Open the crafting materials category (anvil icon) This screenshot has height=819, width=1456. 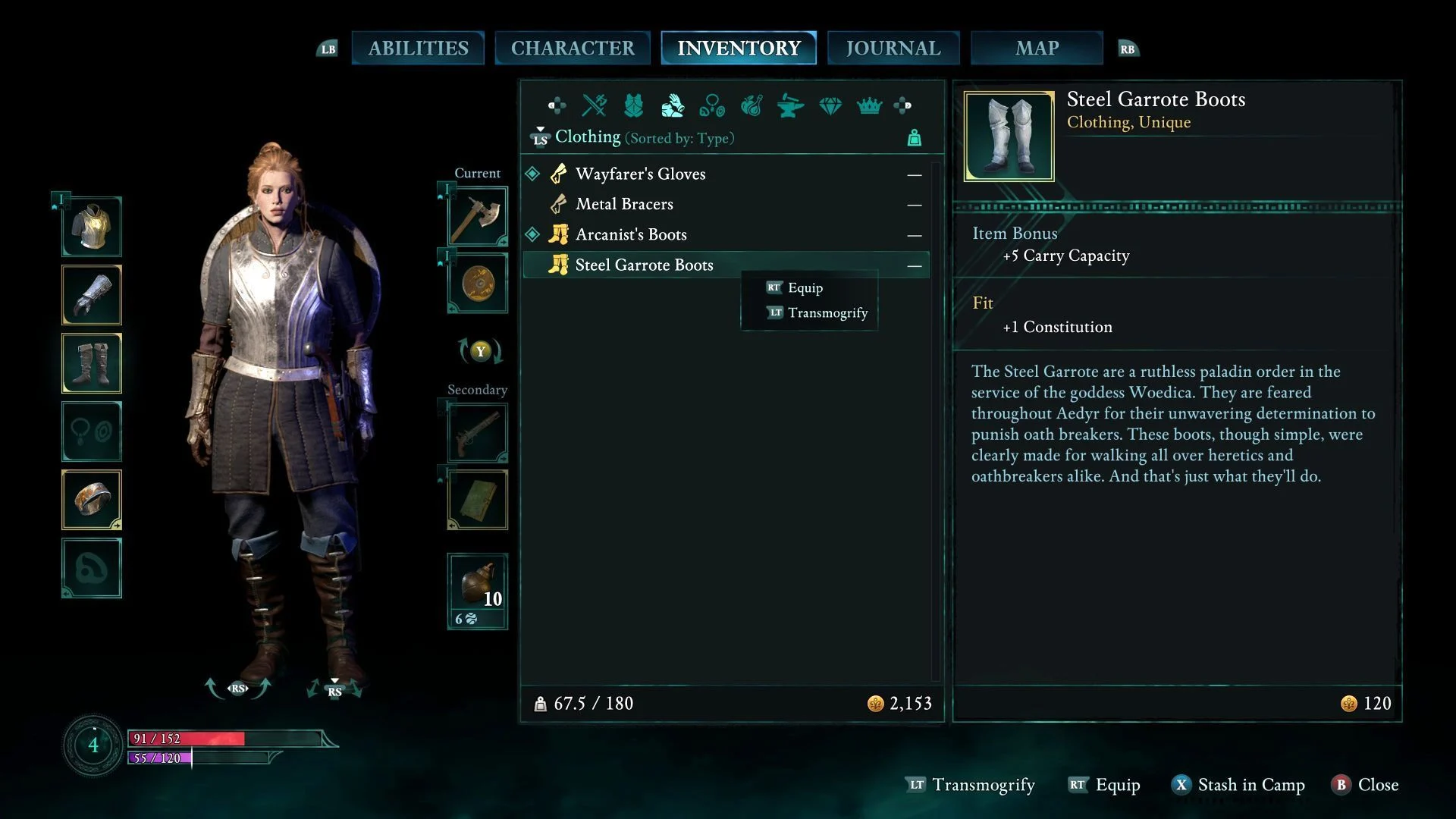point(791,105)
